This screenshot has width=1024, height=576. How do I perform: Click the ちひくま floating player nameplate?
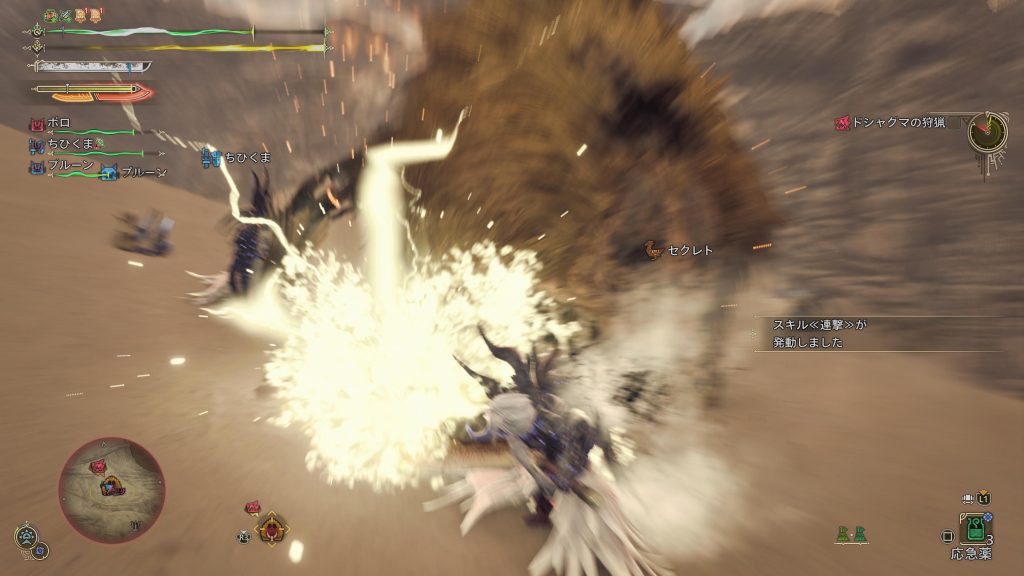coord(238,157)
